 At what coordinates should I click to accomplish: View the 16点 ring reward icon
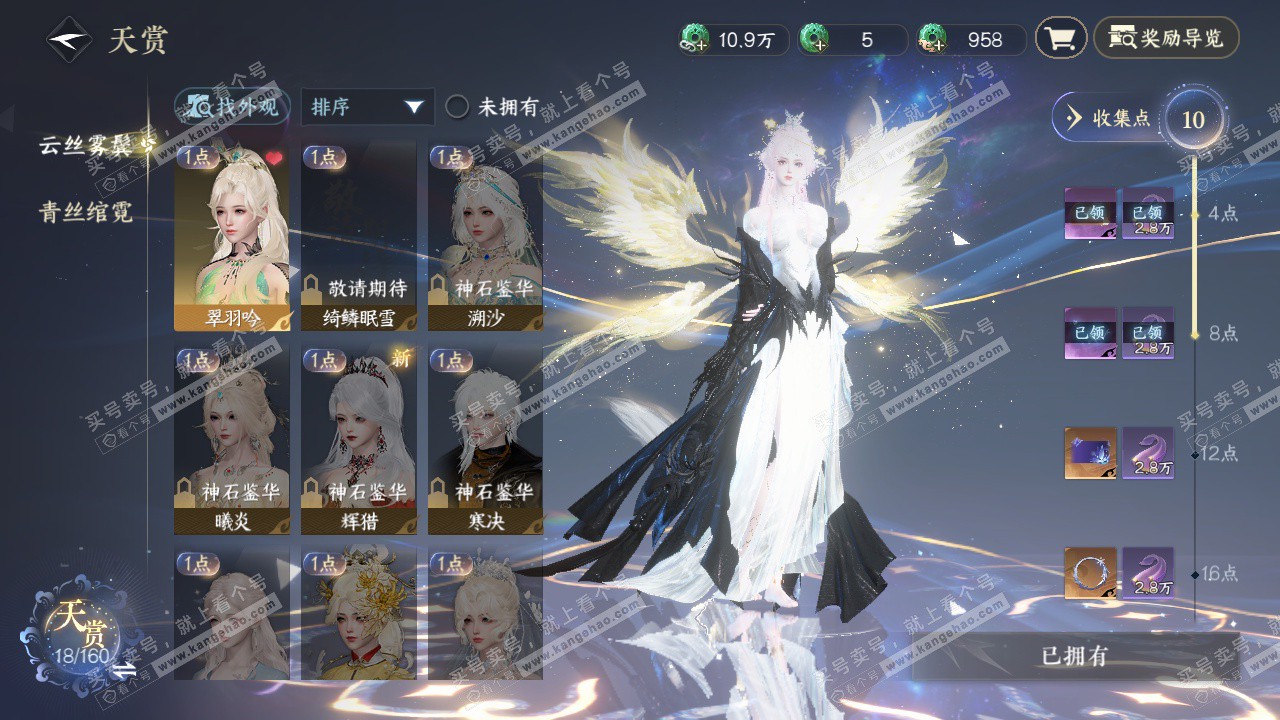click(x=1089, y=573)
